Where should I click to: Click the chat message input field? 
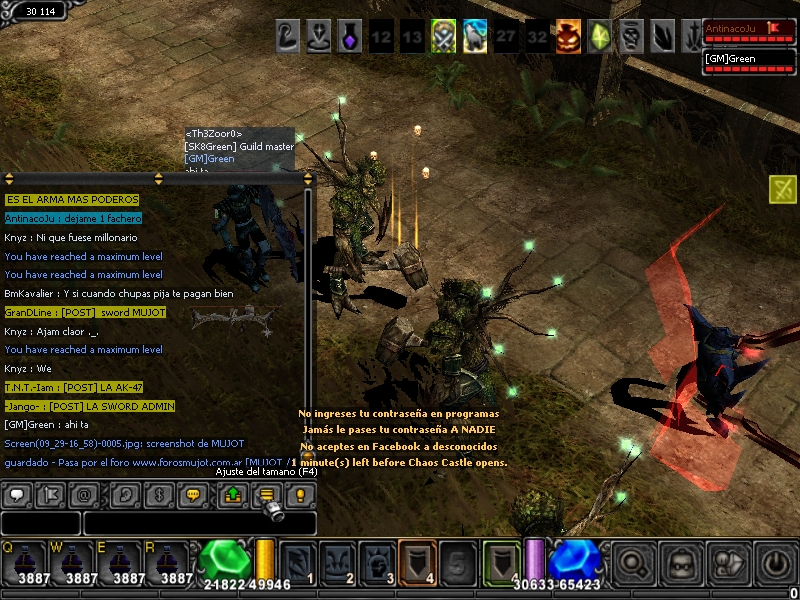(x=199, y=523)
